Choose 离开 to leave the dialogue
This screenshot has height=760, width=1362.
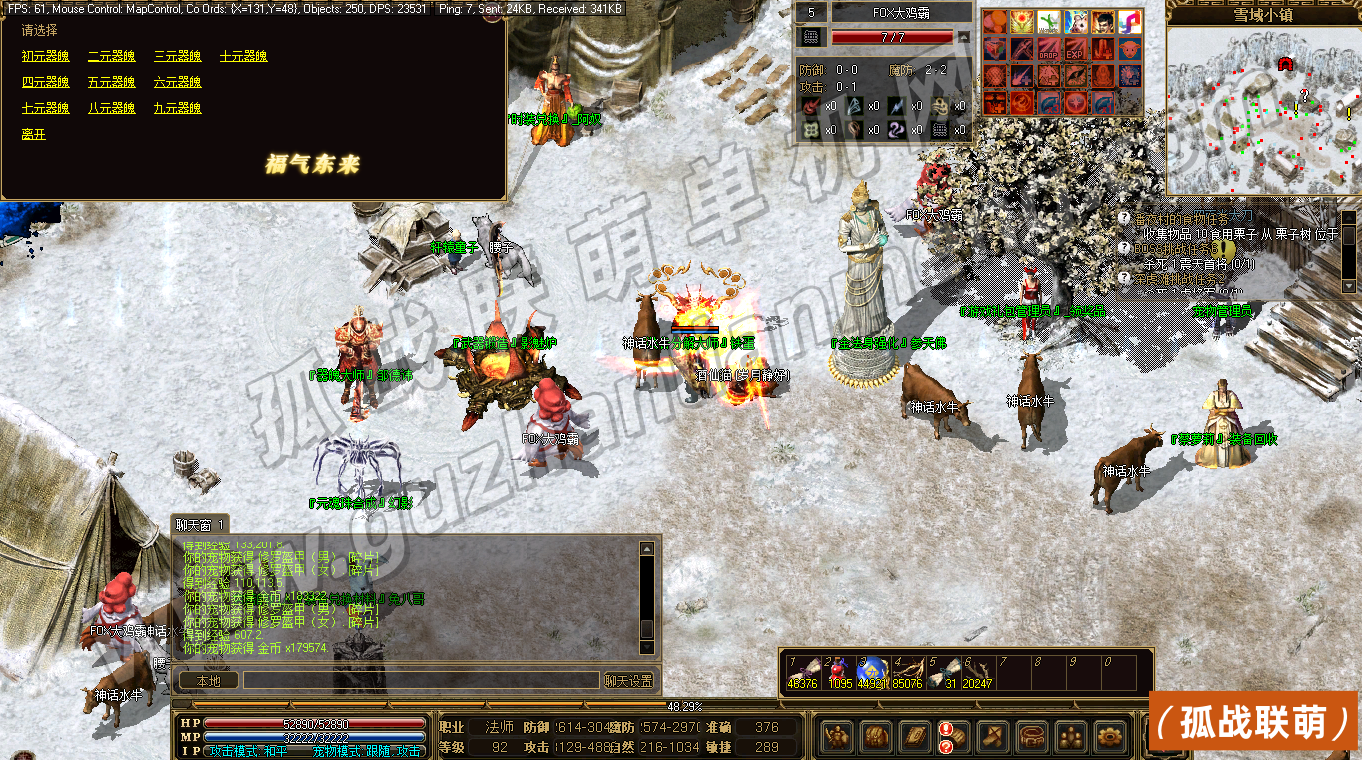(34, 134)
